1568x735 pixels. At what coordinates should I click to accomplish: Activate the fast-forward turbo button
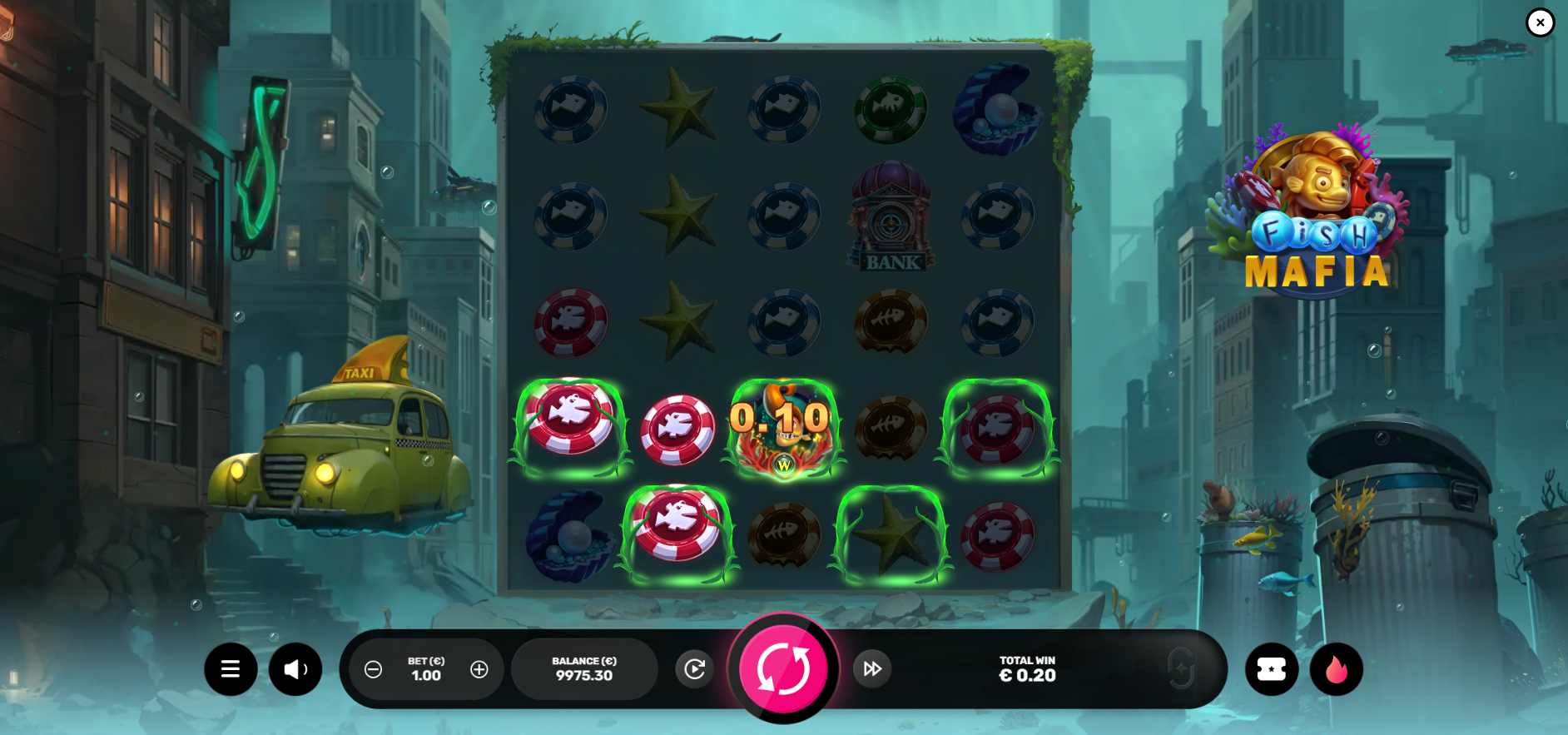(872, 668)
